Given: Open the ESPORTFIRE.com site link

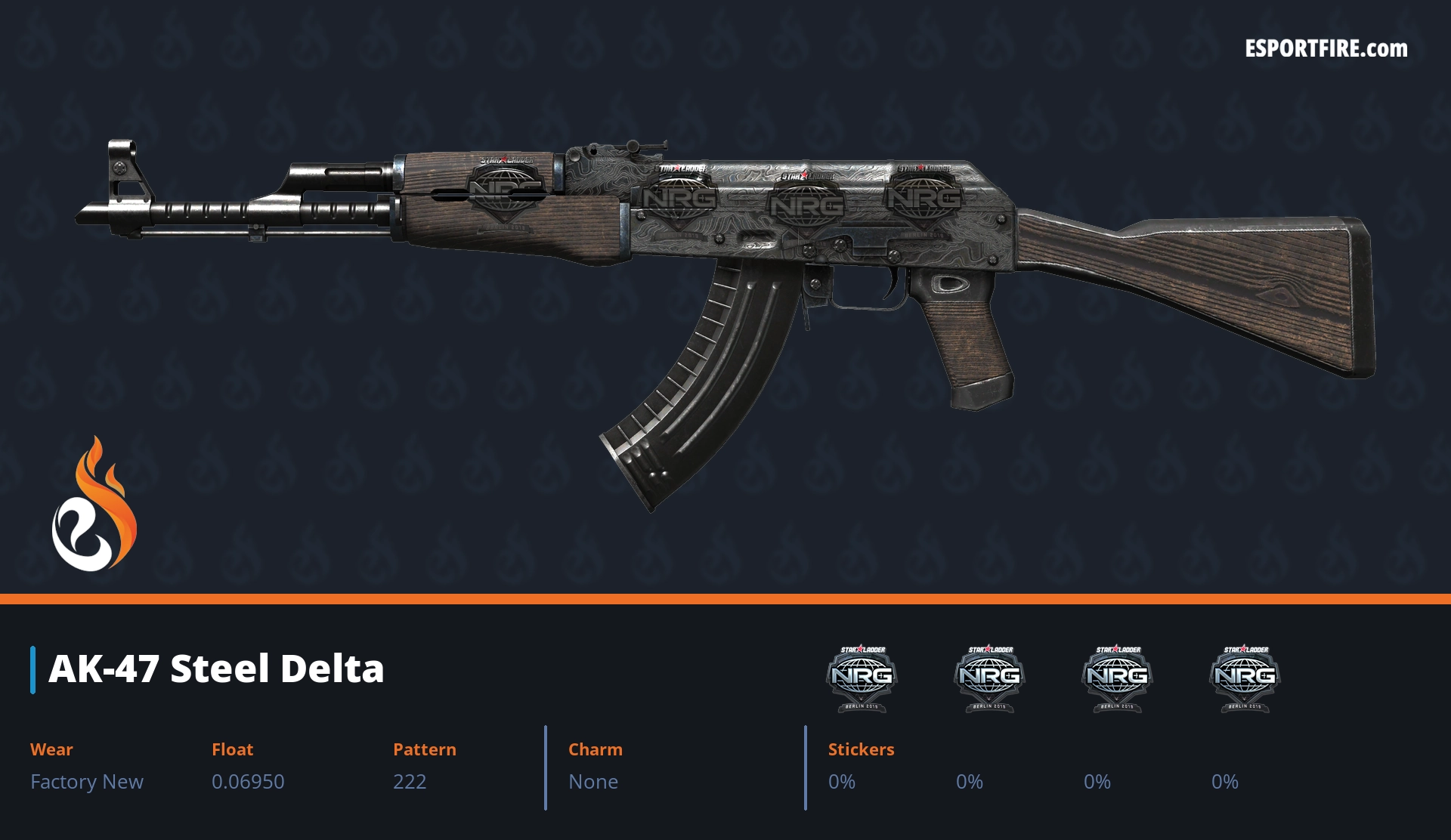Looking at the screenshot, I should point(1326,49).
